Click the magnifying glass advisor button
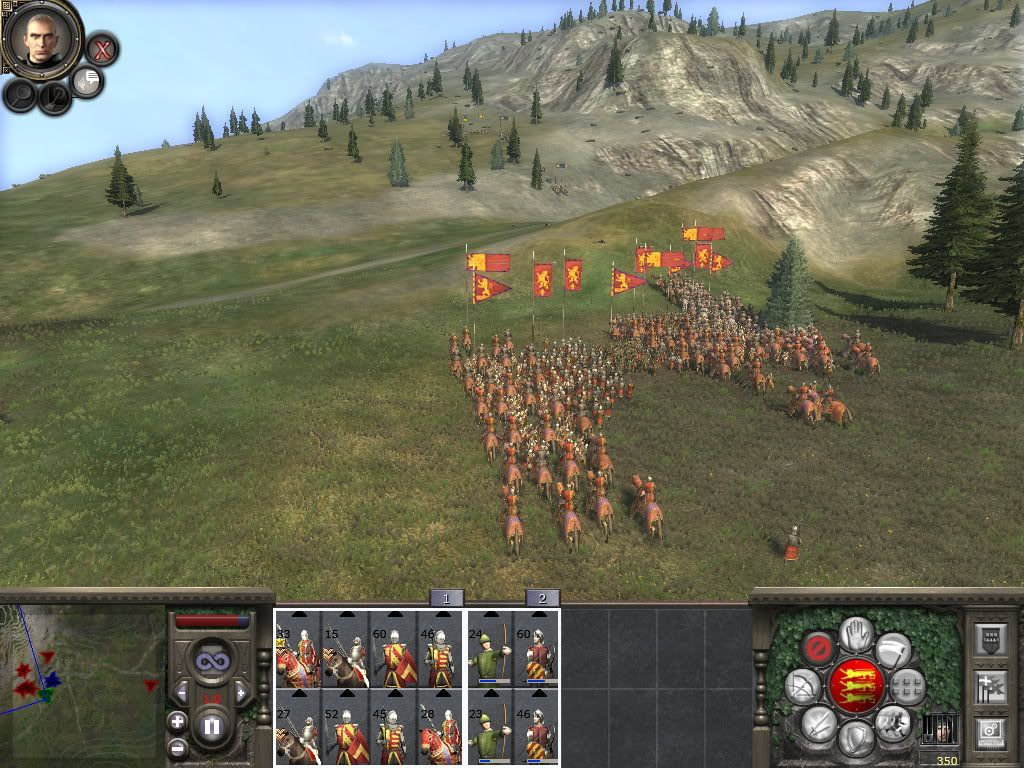 pyautogui.click(x=20, y=95)
